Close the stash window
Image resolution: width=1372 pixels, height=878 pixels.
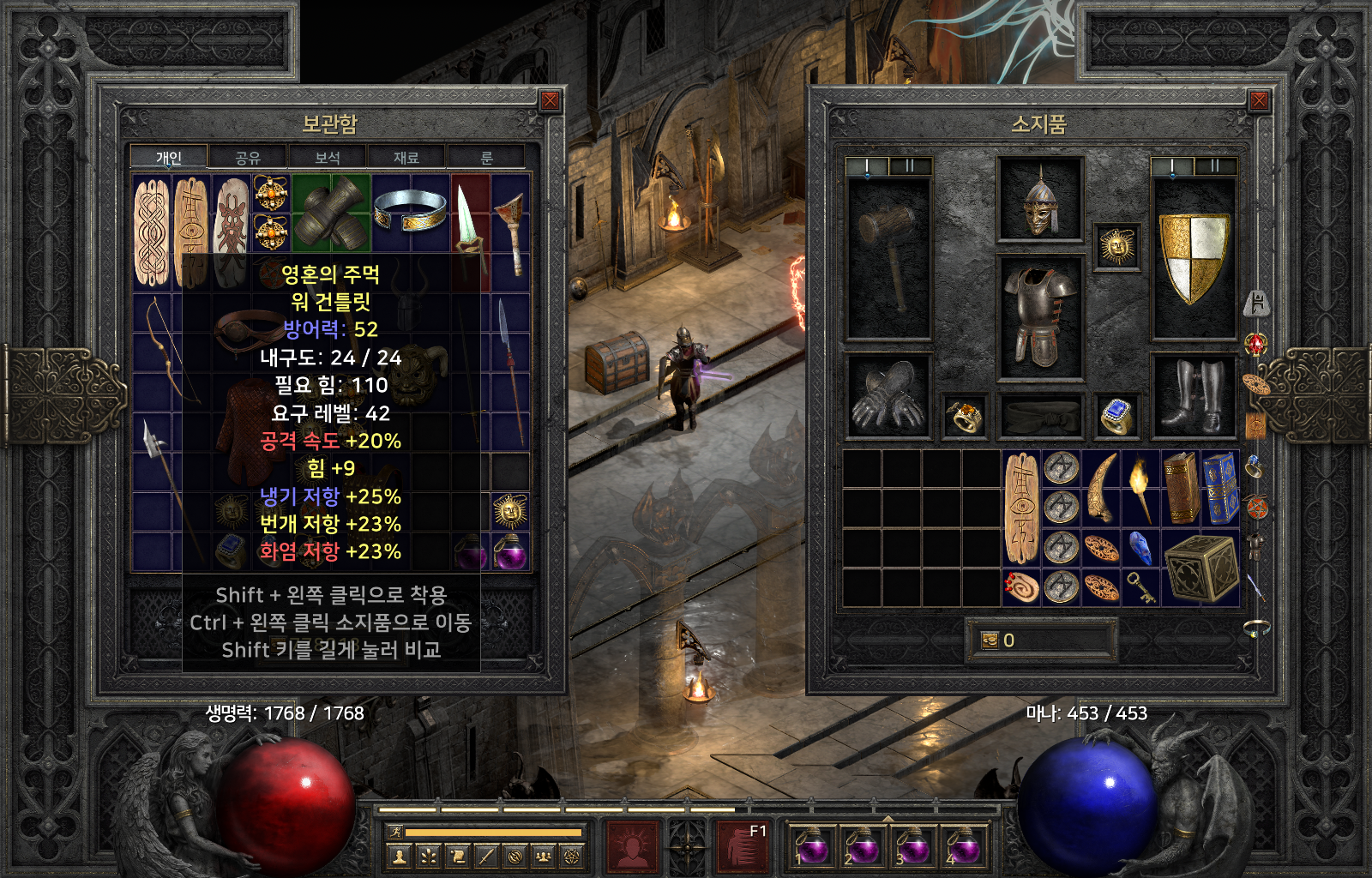pos(550,101)
